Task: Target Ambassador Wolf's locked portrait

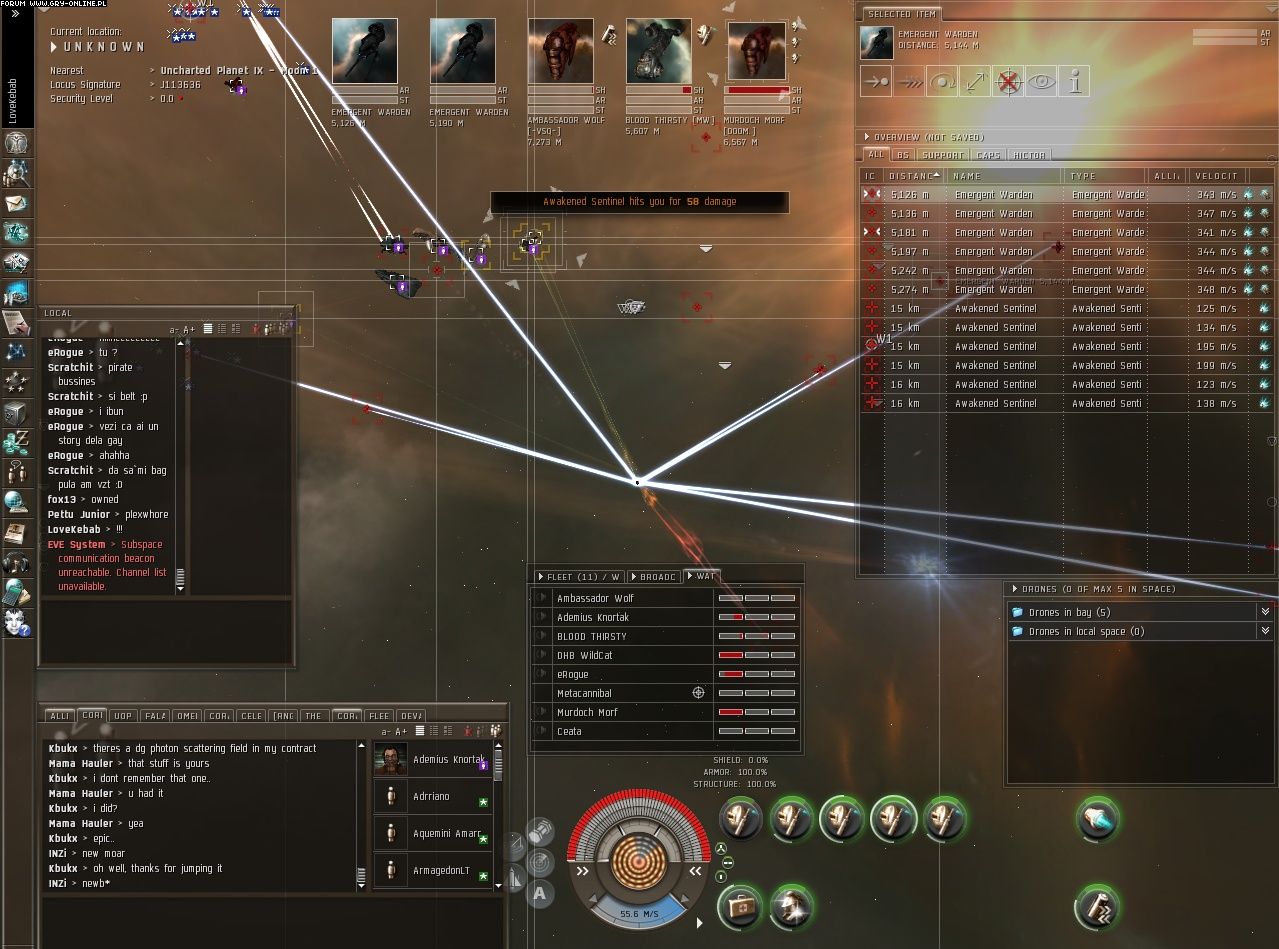Action: (560, 51)
